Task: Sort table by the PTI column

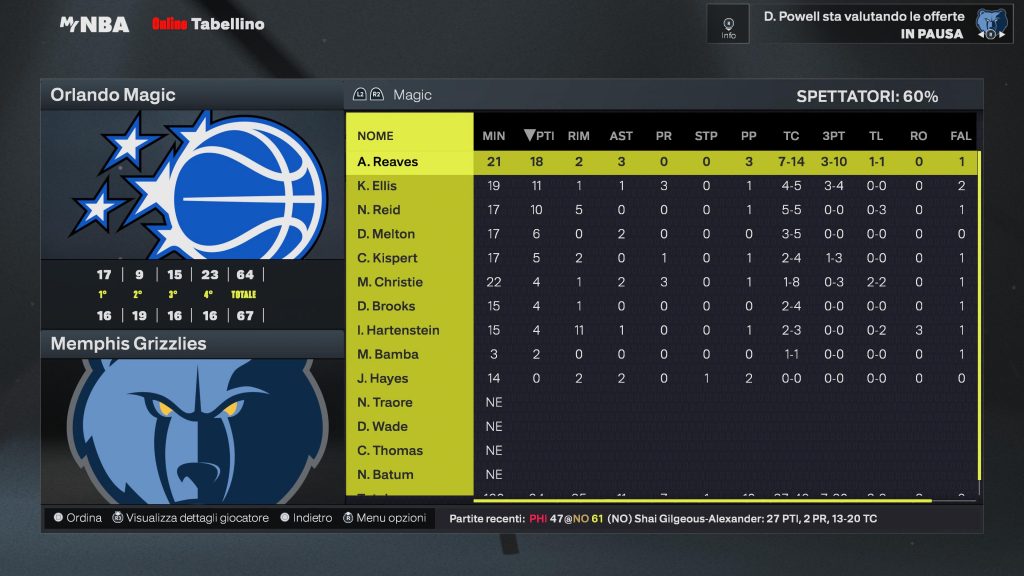Action: (x=539, y=136)
